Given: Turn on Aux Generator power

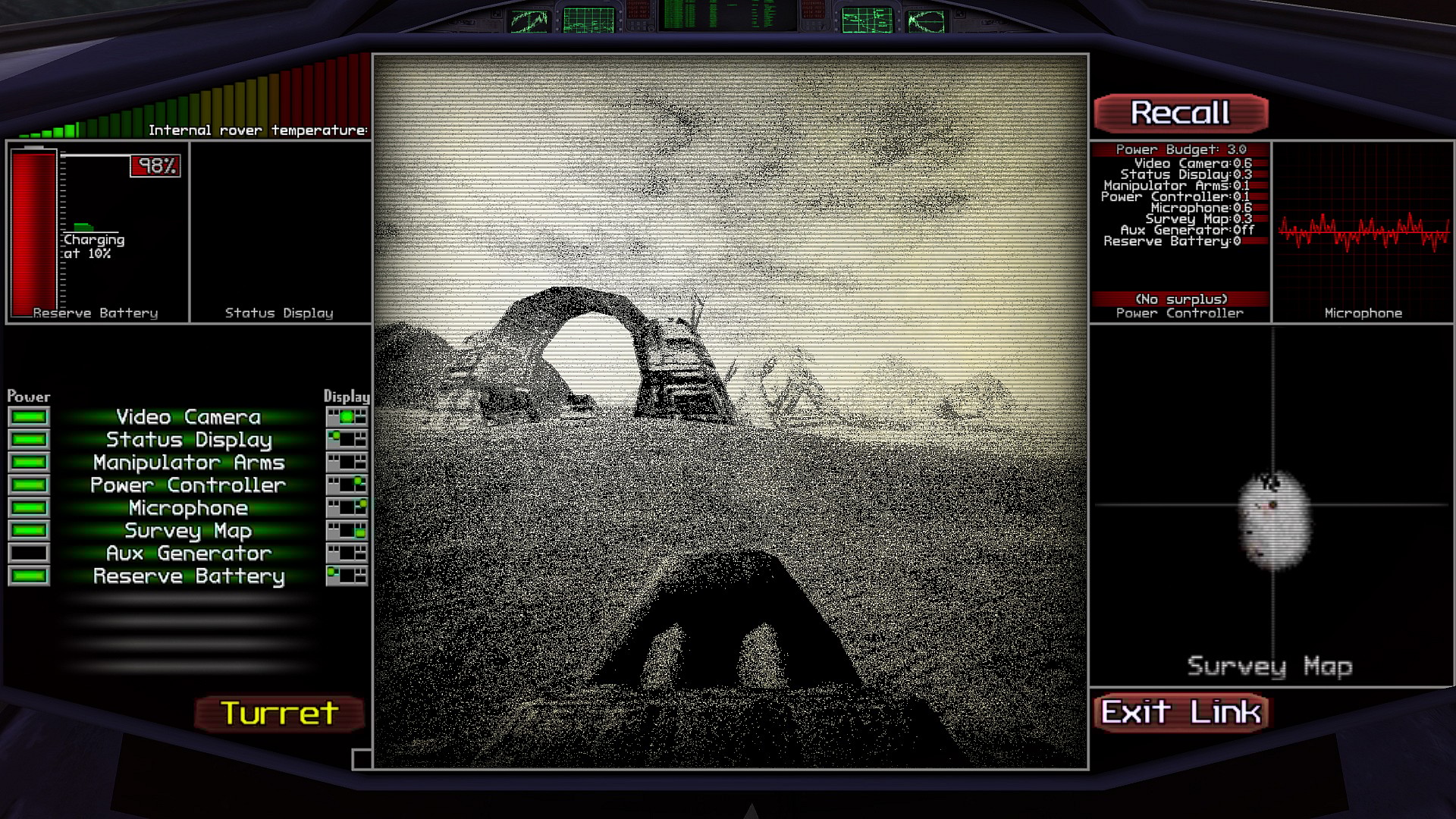Looking at the screenshot, I should (29, 554).
